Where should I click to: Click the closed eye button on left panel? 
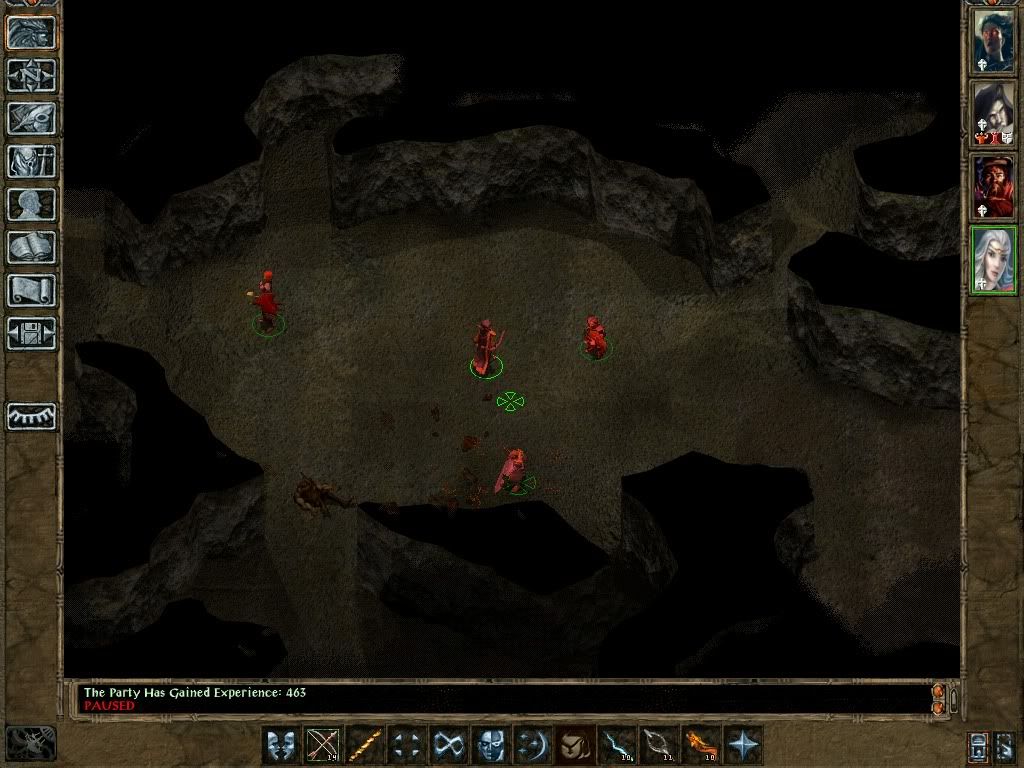[32, 416]
